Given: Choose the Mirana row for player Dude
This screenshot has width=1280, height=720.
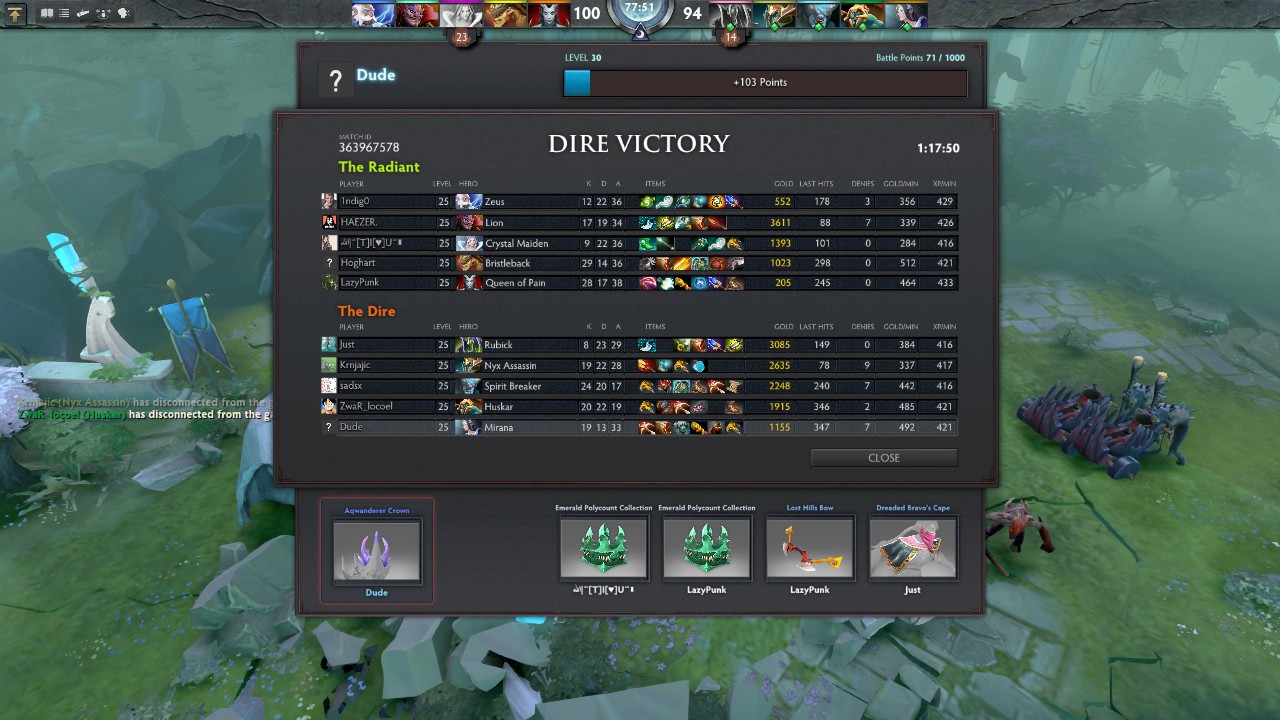Looking at the screenshot, I should click(640, 427).
